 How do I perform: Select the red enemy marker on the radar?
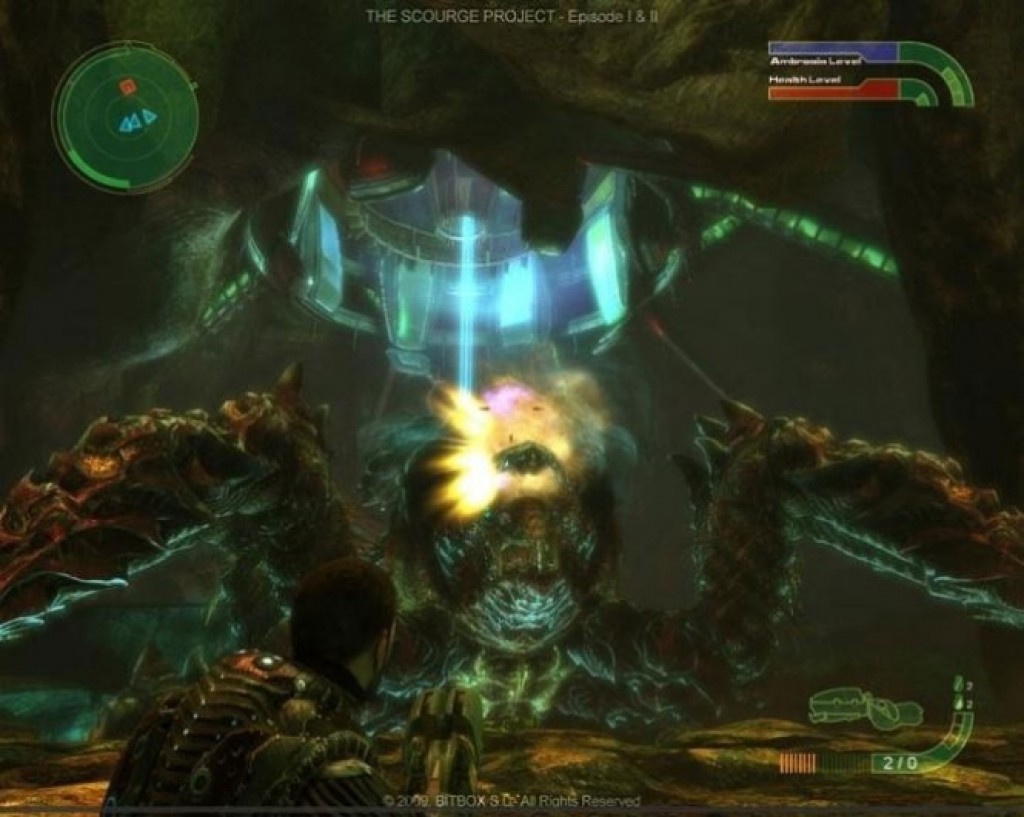[128, 88]
